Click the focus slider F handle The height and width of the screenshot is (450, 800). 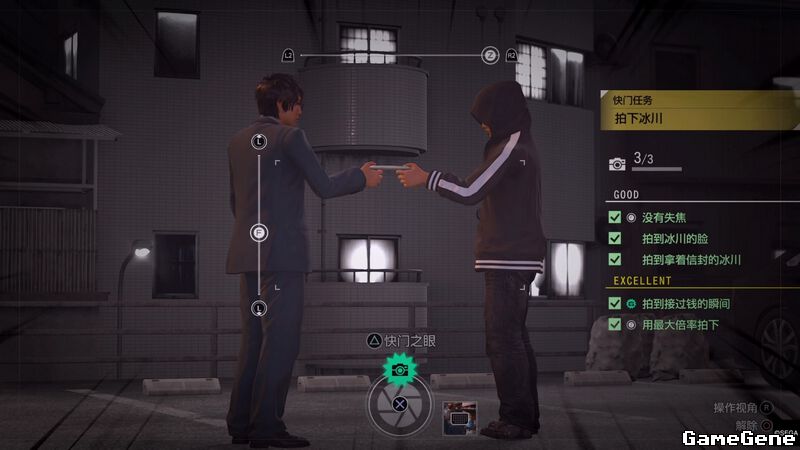pos(259,233)
